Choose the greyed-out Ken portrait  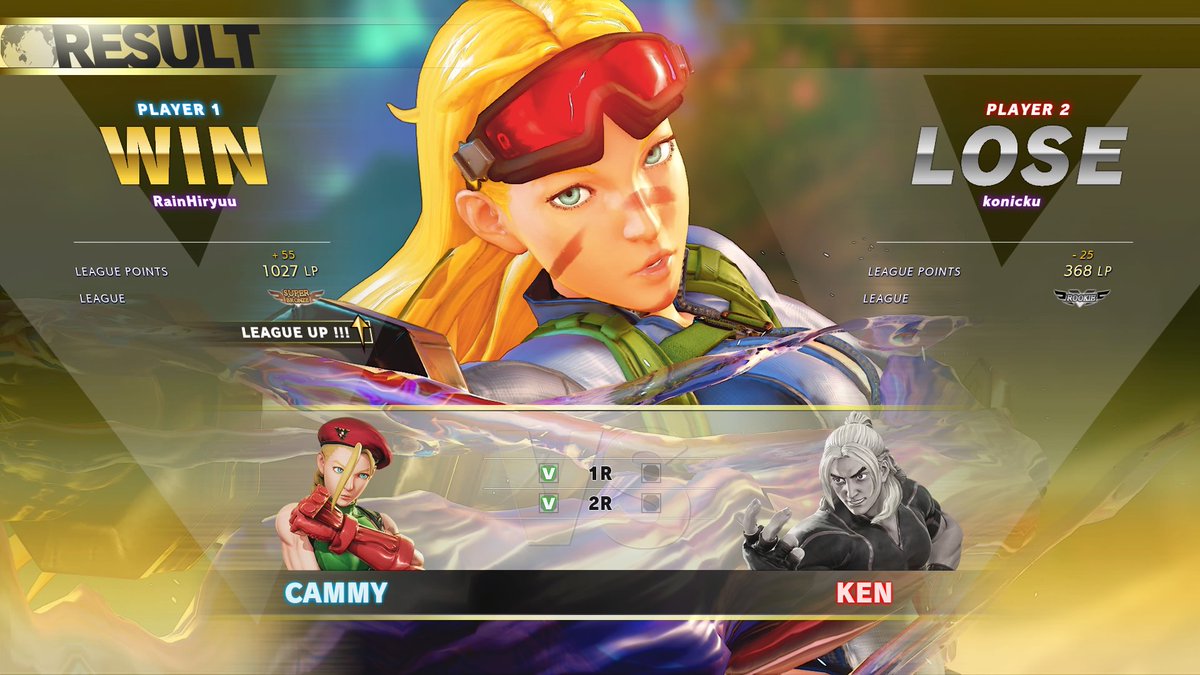tap(852, 497)
